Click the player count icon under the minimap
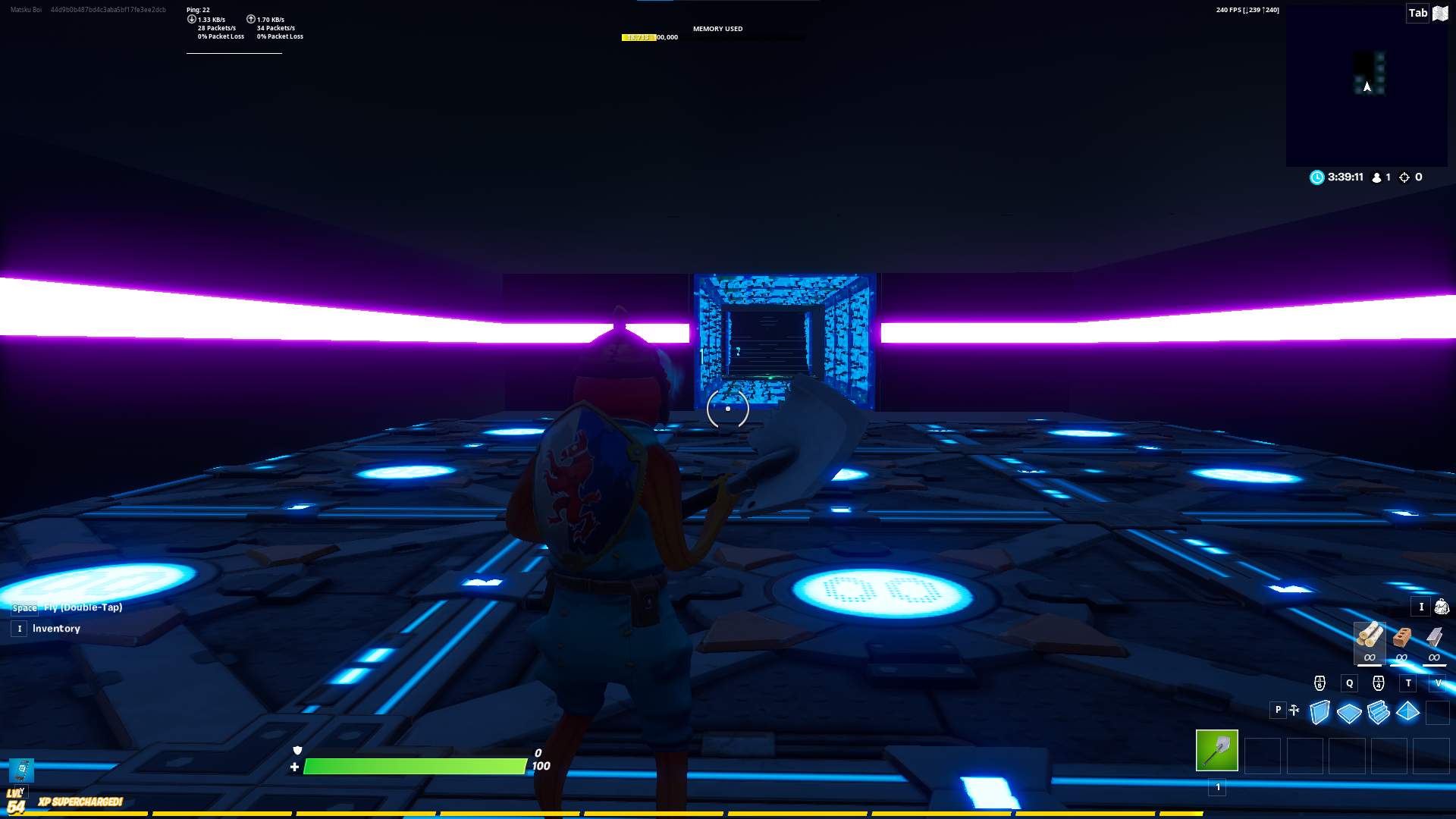The width and height of the screenshot is (1456, 819). tap(1379, 177)
